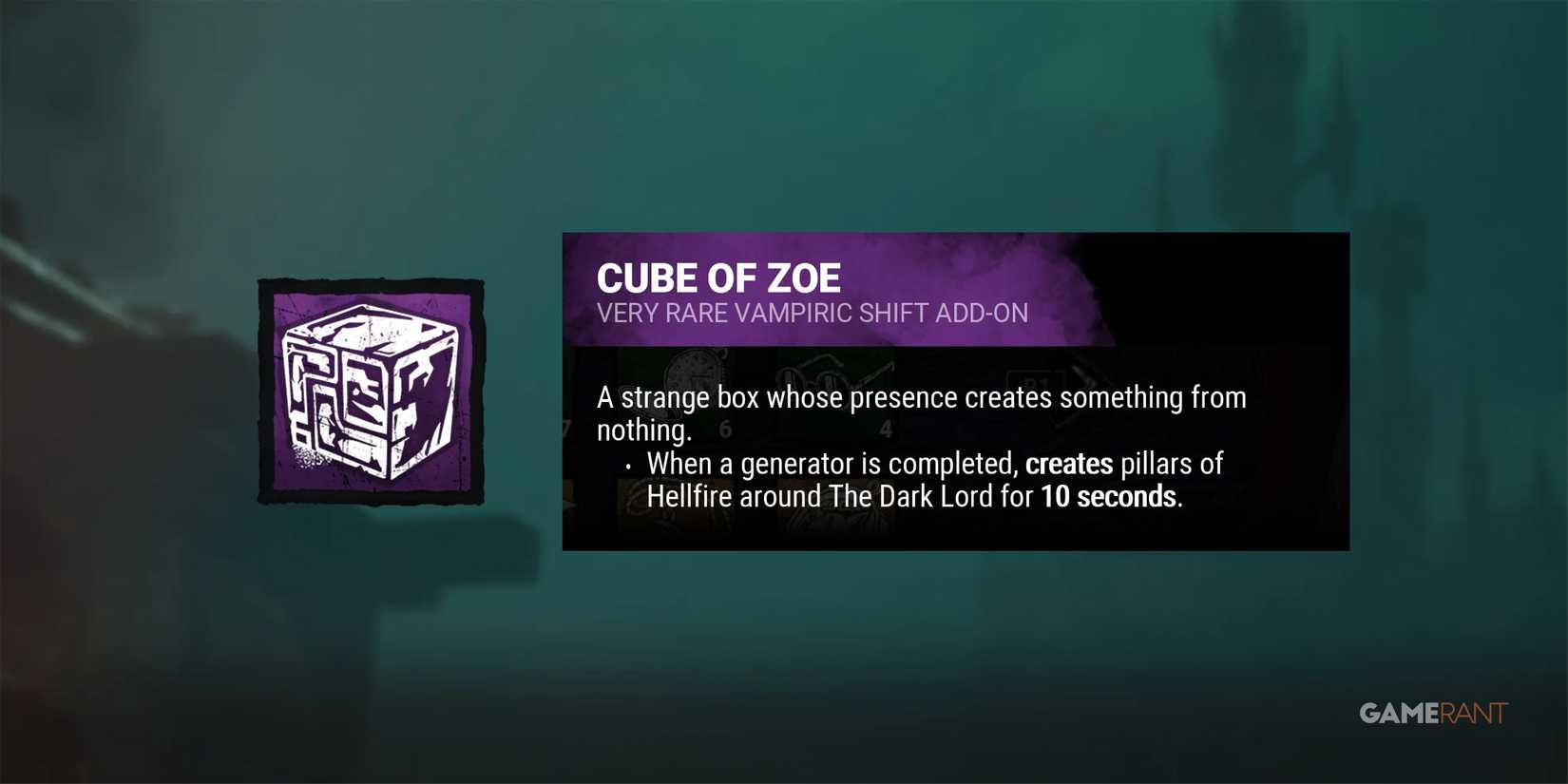Select the VERY RARE VAMPIRIC SHIFT ADD-ON label
Image resolution: width=1568 pixels, height=784 pixels.
(813, 313)
